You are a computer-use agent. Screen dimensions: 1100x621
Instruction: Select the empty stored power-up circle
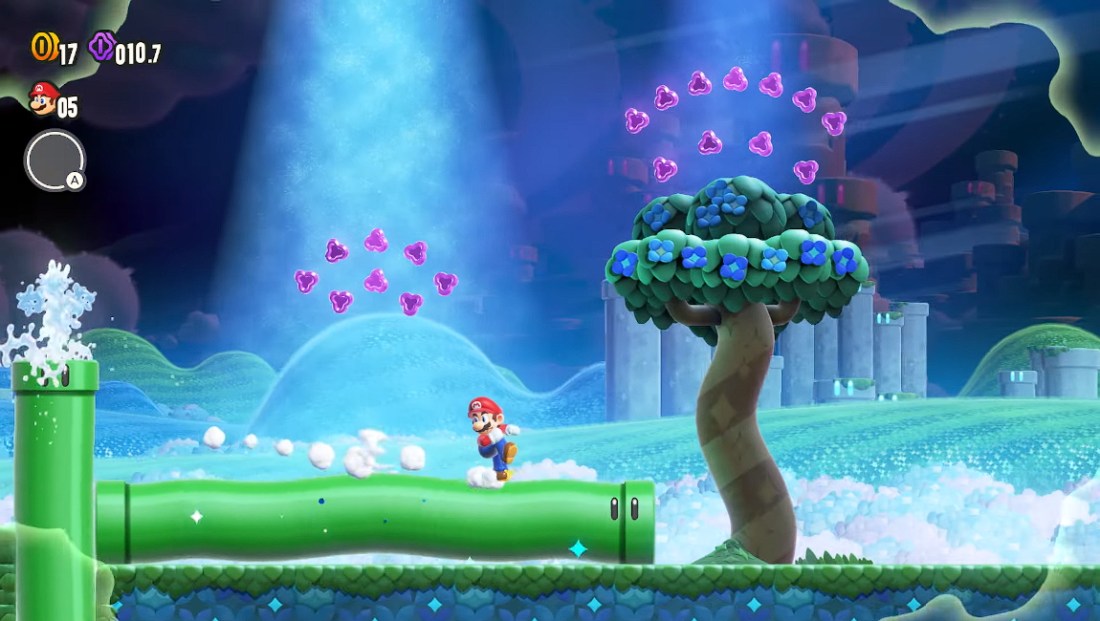coord(54,160)
